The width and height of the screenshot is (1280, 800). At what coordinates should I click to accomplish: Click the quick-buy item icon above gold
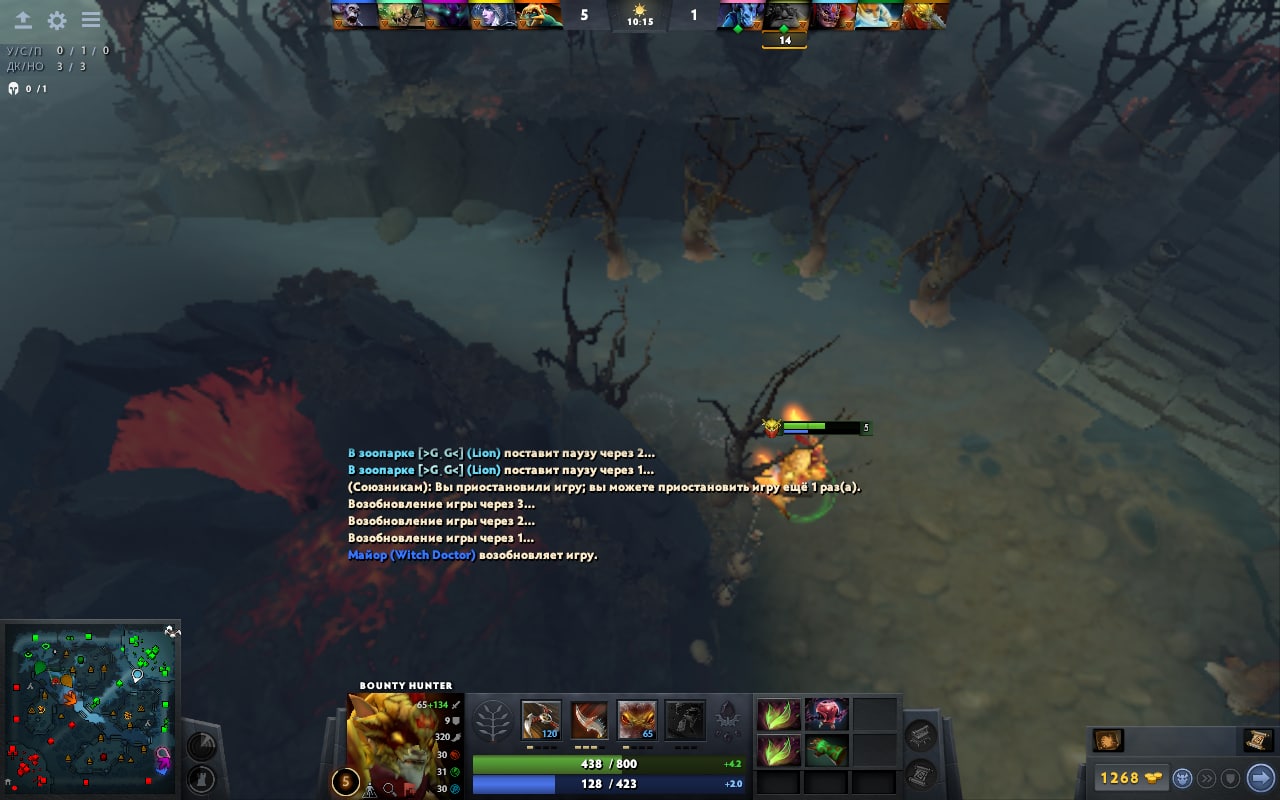(1108, 741)
